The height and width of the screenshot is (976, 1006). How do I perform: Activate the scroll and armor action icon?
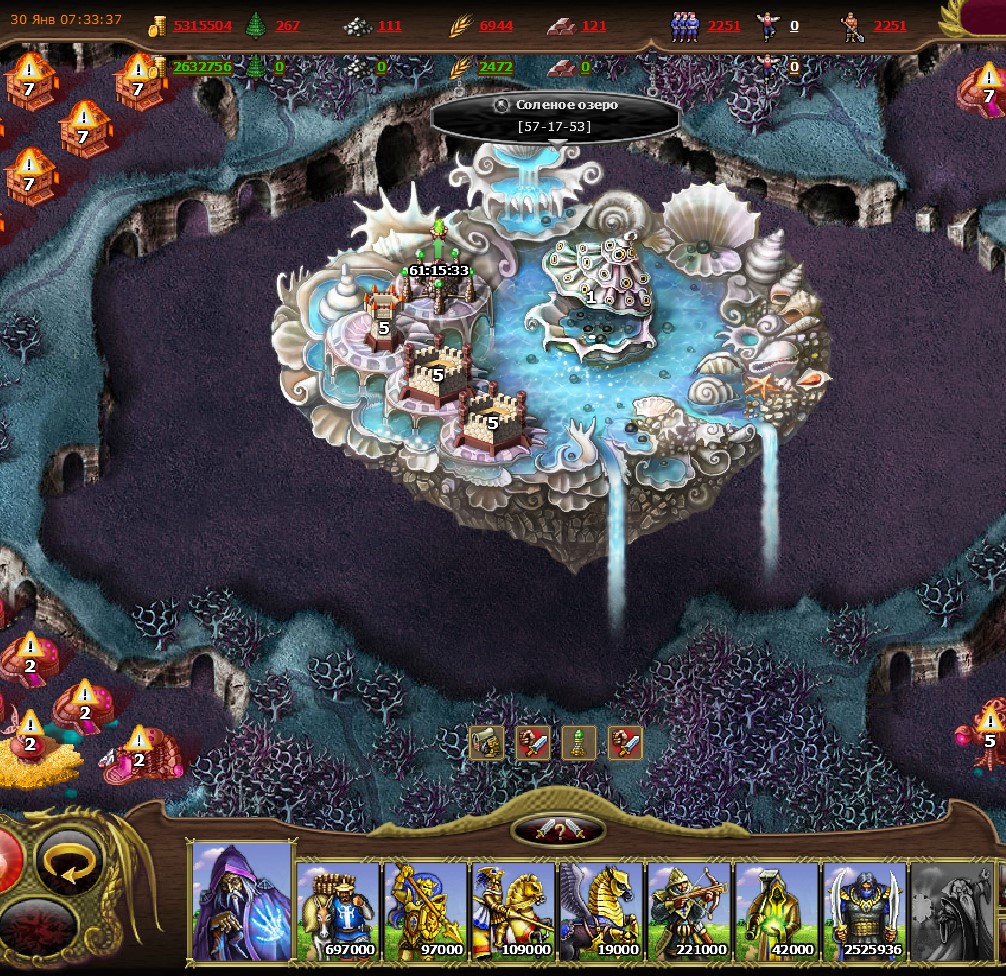point(487,743)
